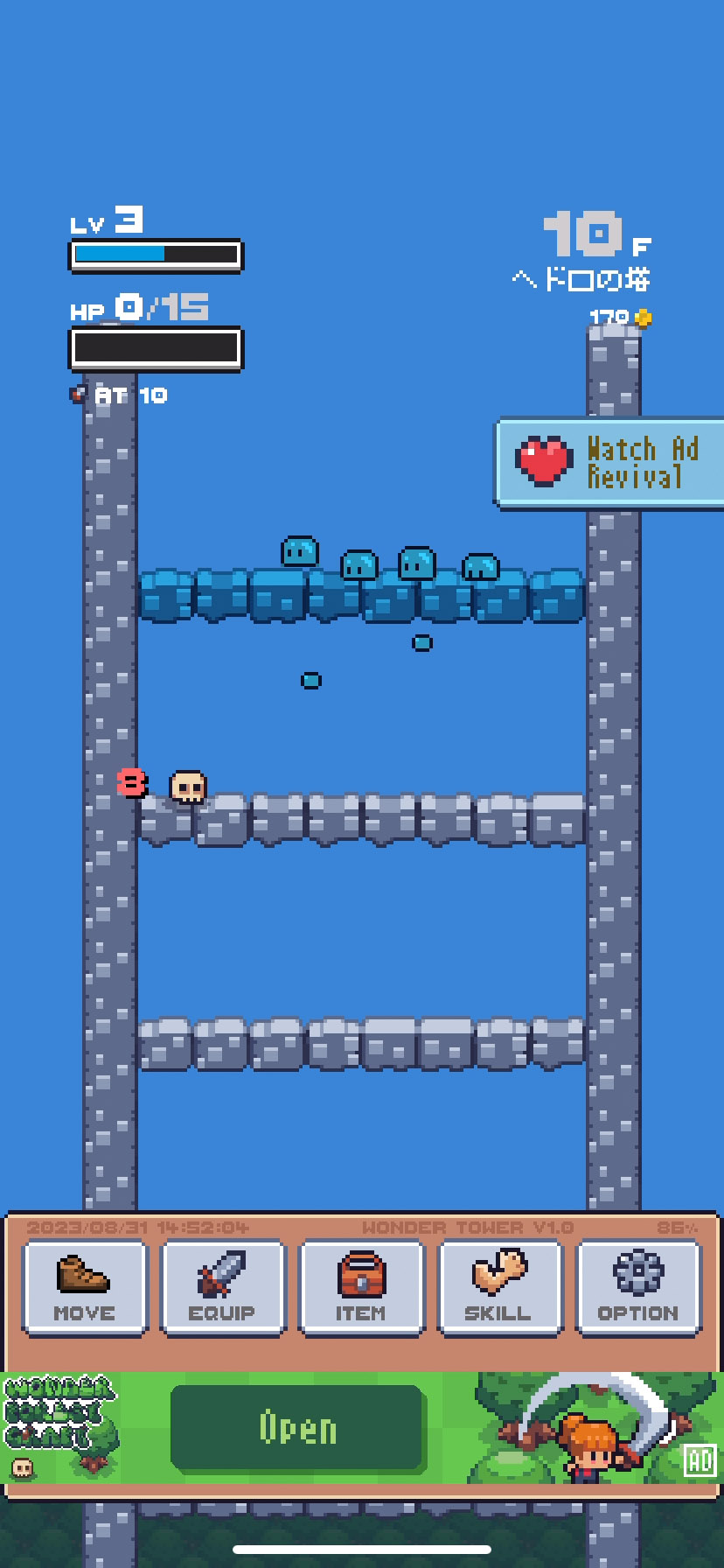Open the EQUIP menu
This screenshot has height=1568, width=724.
coord(223,1287)
